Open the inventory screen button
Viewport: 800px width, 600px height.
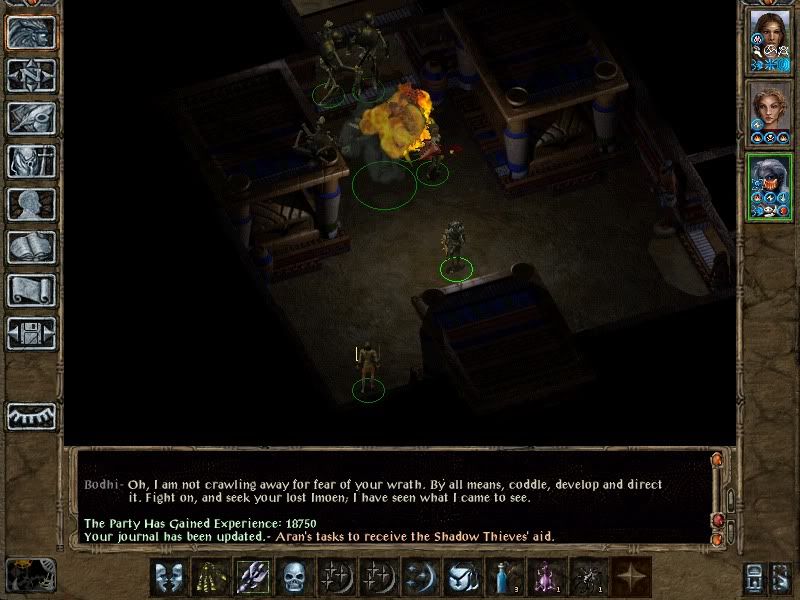coord(31,161)
